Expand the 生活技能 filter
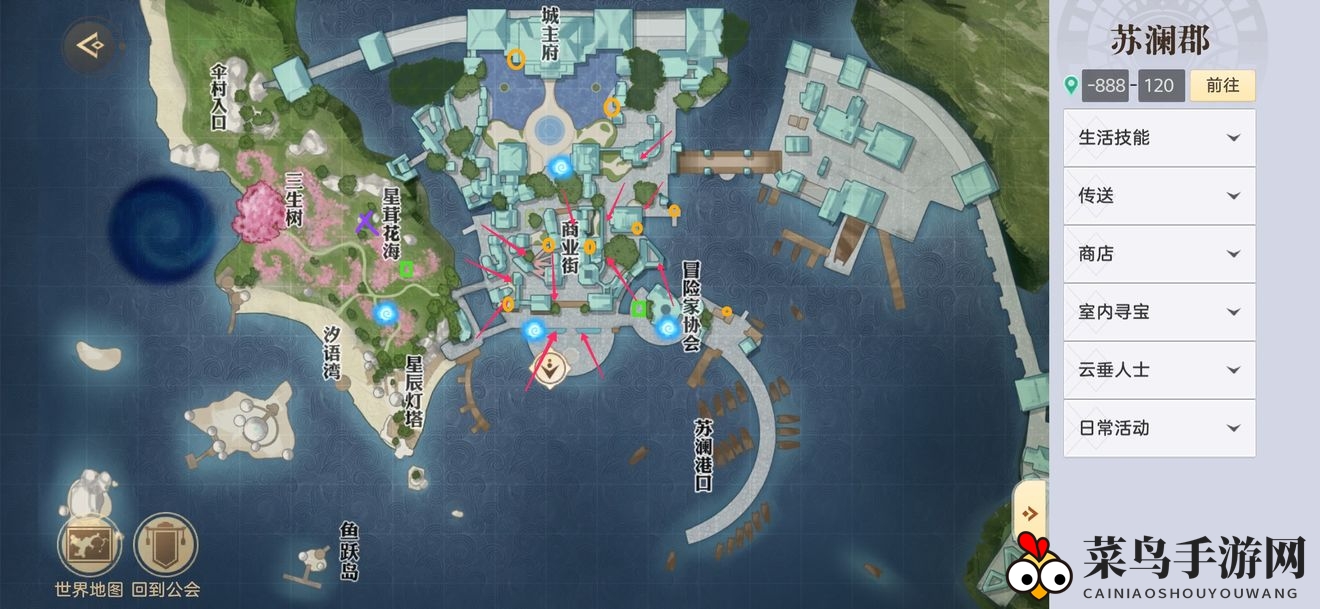The width and height of the screenshot is (1320, 609). [1159, 138]
